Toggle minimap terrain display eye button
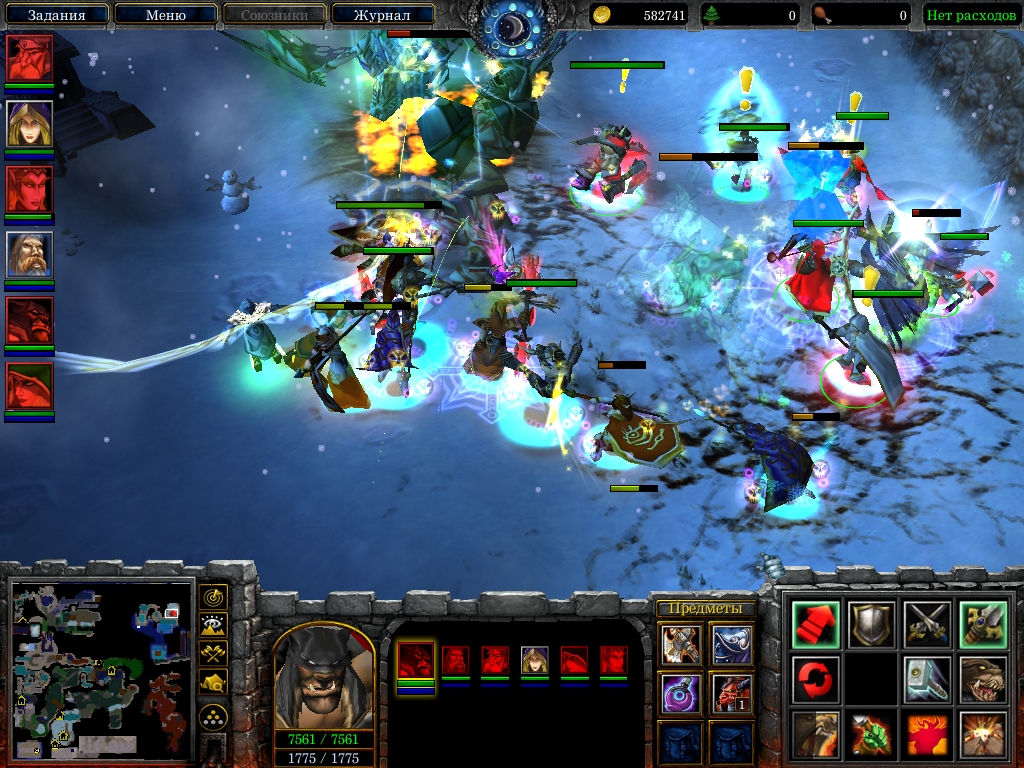Viewport: 1024px width, 768px height. tap(213, 626)
